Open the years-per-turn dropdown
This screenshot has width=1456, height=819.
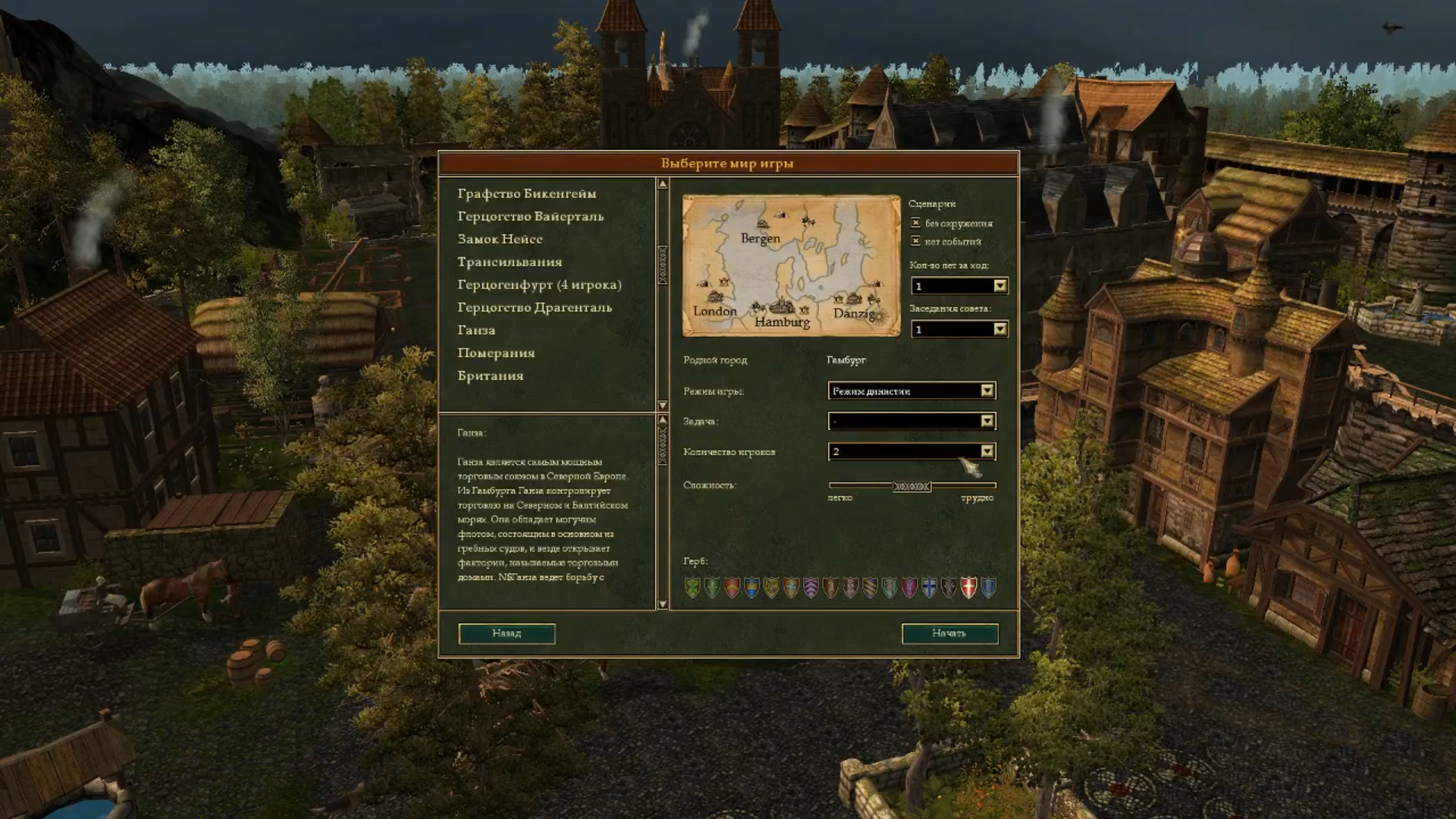[1000, 286]
